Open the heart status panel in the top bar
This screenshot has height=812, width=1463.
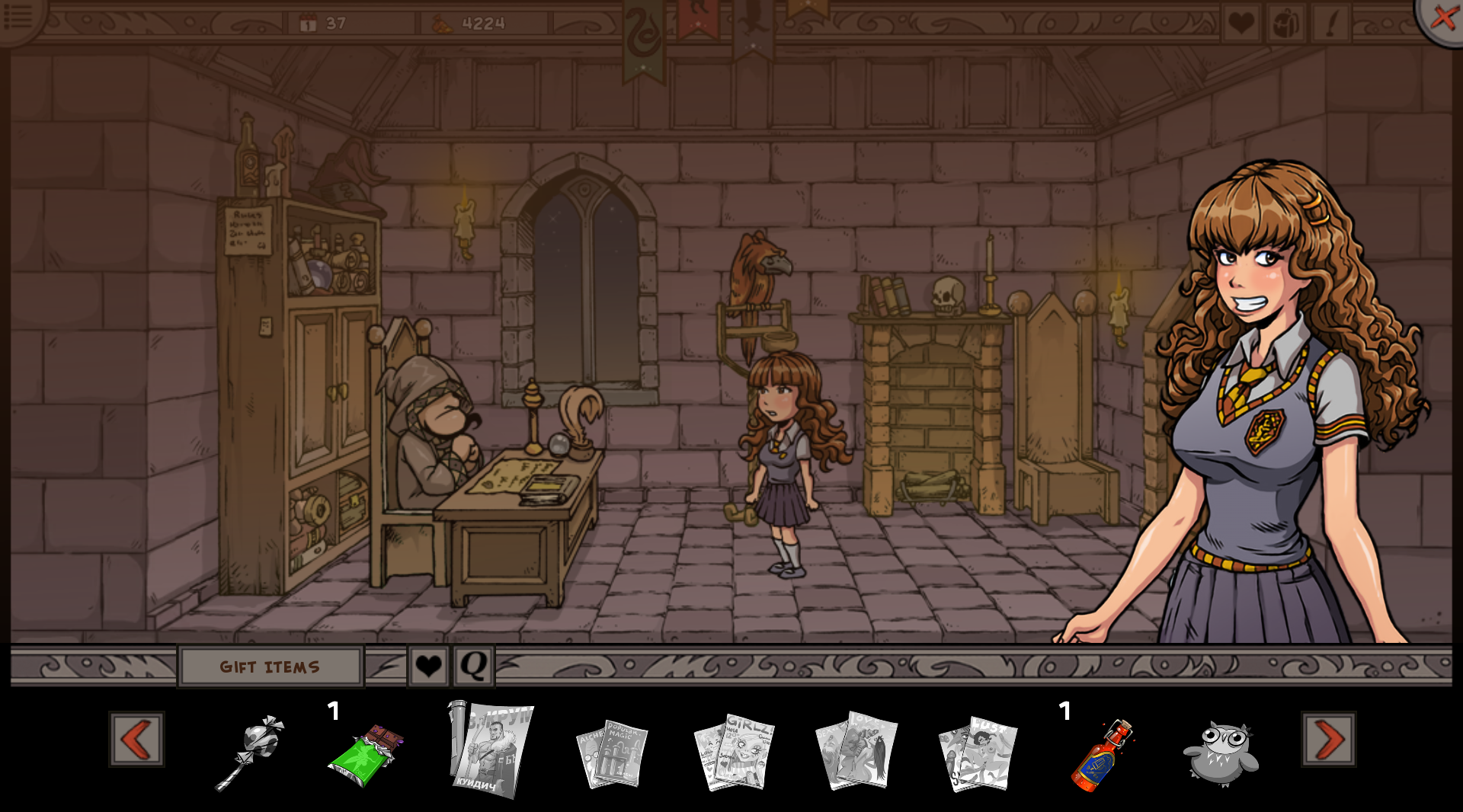click(x=1241, y=23)
